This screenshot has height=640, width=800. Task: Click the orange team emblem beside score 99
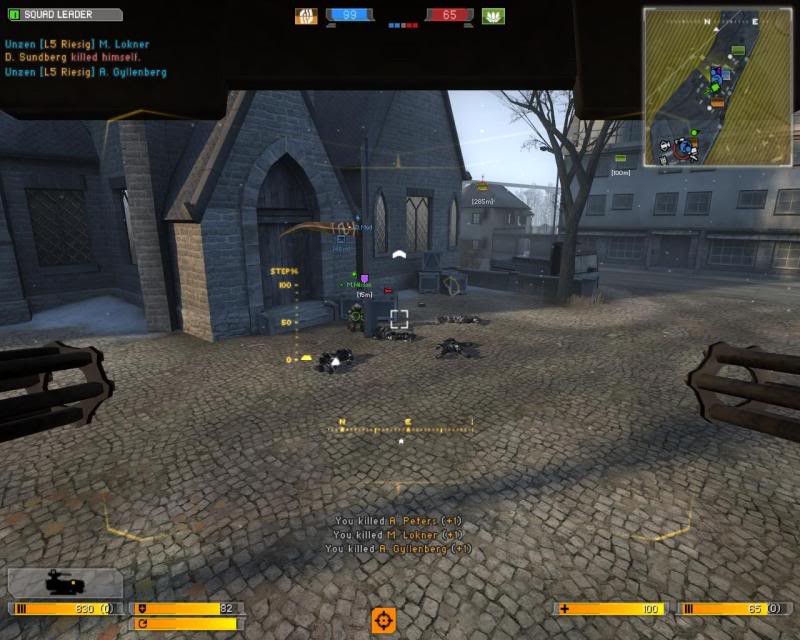(306, 16)
